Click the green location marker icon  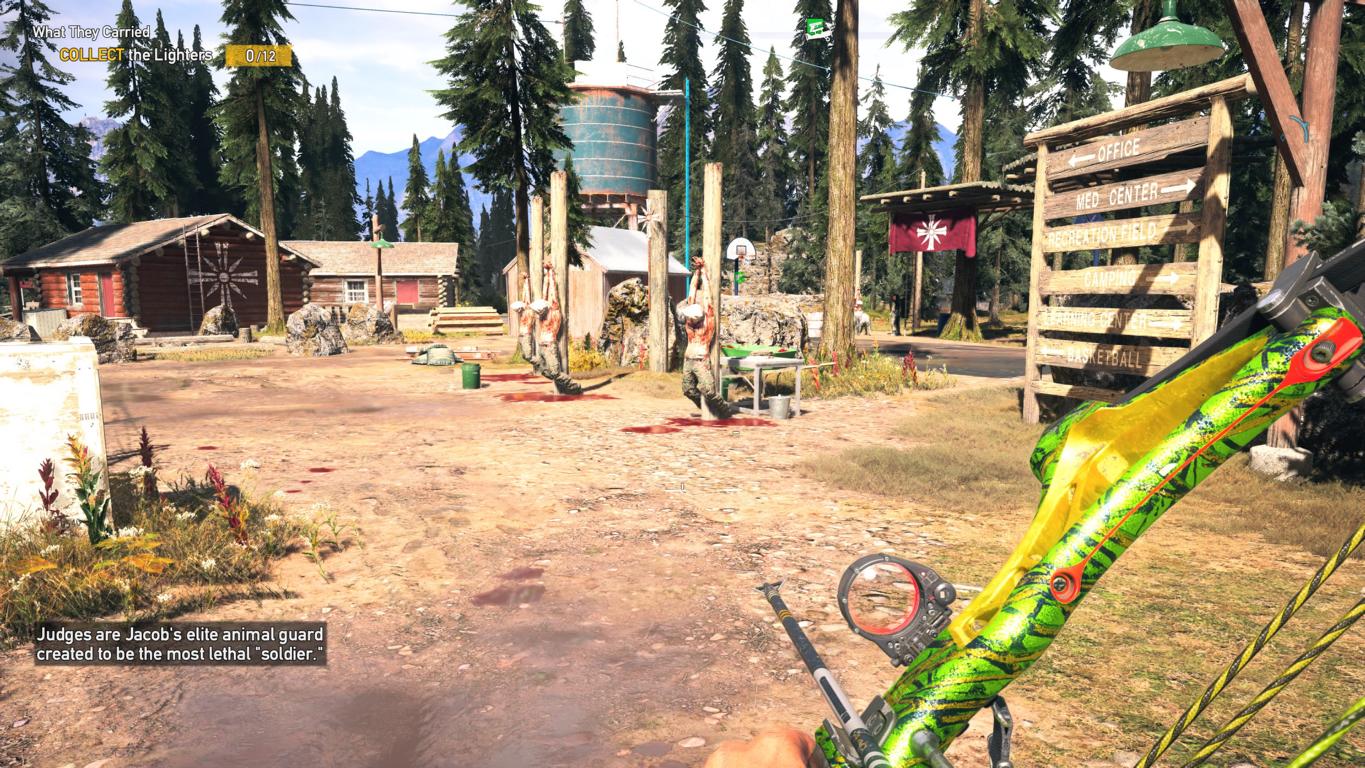pos(816,28)
